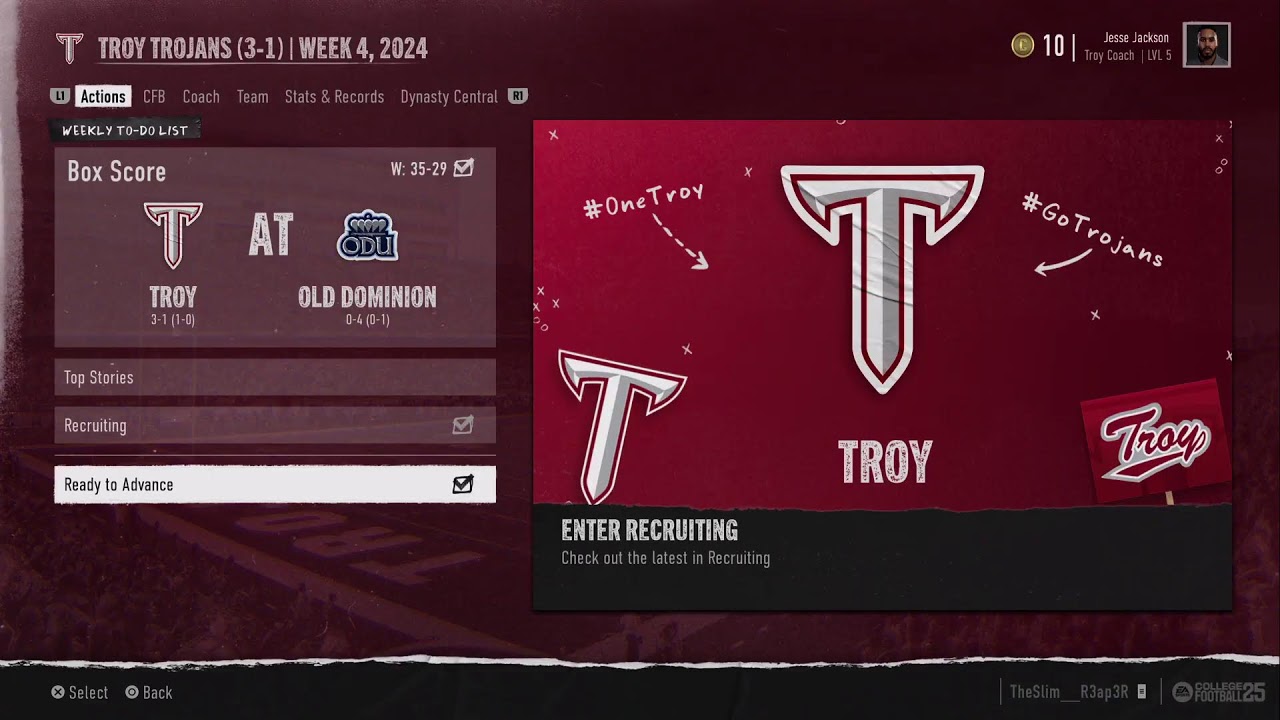1280x720 pixels.
Task: Click the Old Dominion ODU crown logo
Action: pyautogui.click(x=367, y=235)
